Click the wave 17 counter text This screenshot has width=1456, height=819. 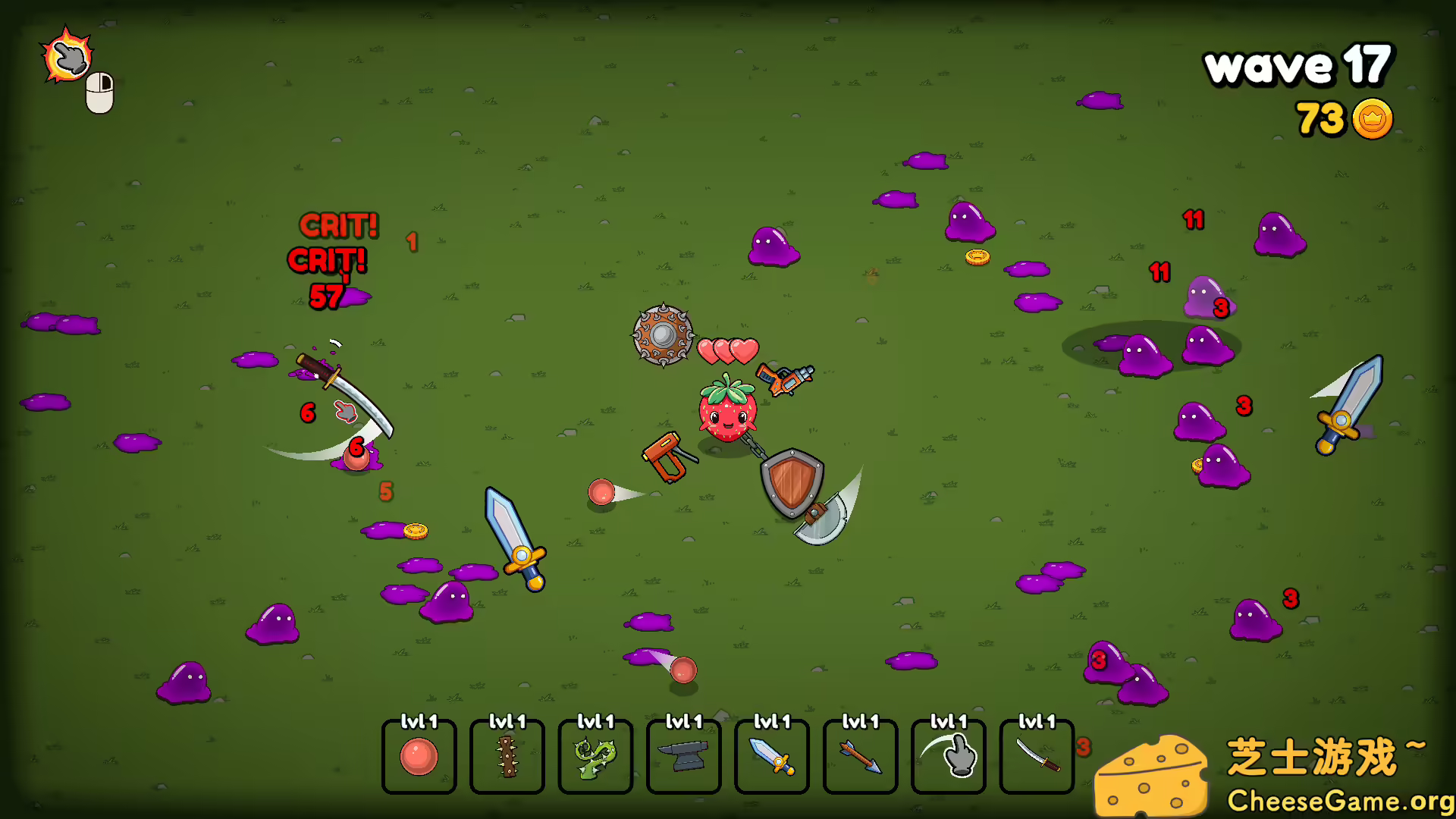[1297, 65]
